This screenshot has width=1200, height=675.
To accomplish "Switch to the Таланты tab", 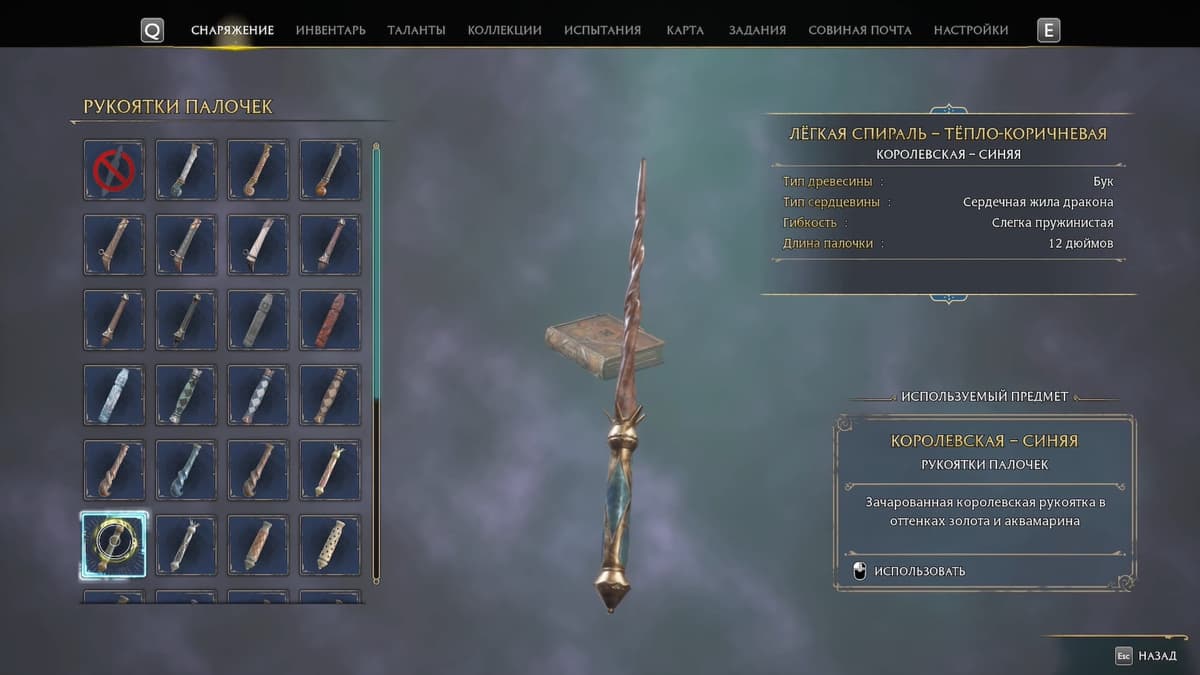I will [416, 30].
